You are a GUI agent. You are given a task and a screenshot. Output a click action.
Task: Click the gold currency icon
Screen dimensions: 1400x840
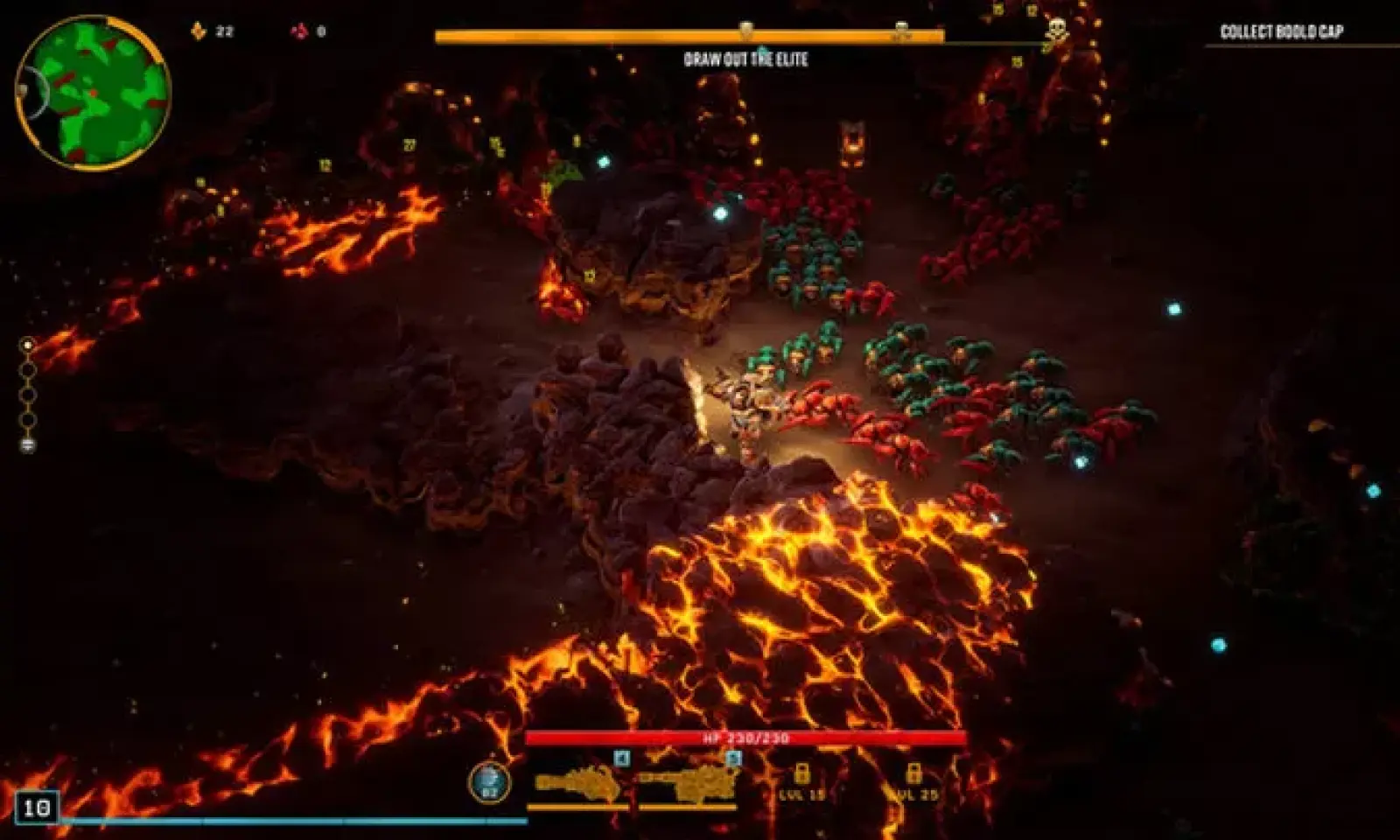pyautogui.click(x=199, y=31)
